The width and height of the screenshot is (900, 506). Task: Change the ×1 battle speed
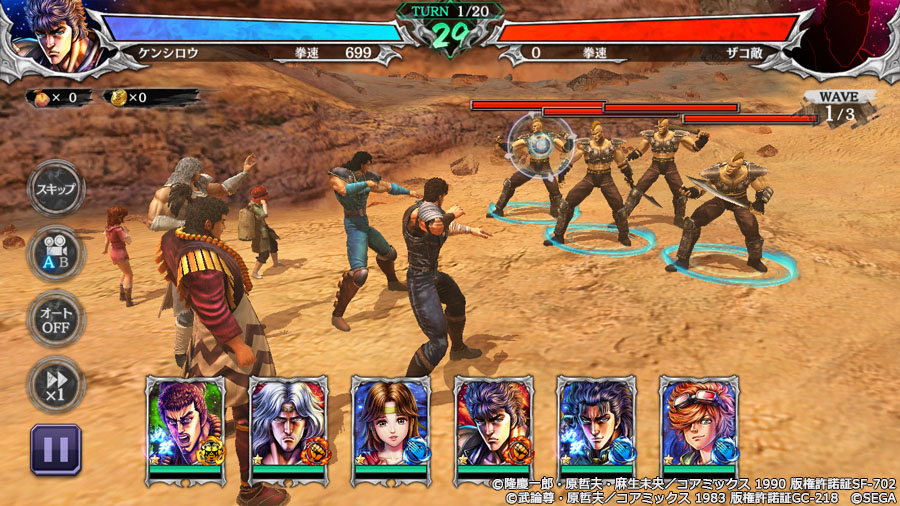[x=56, y=384]
